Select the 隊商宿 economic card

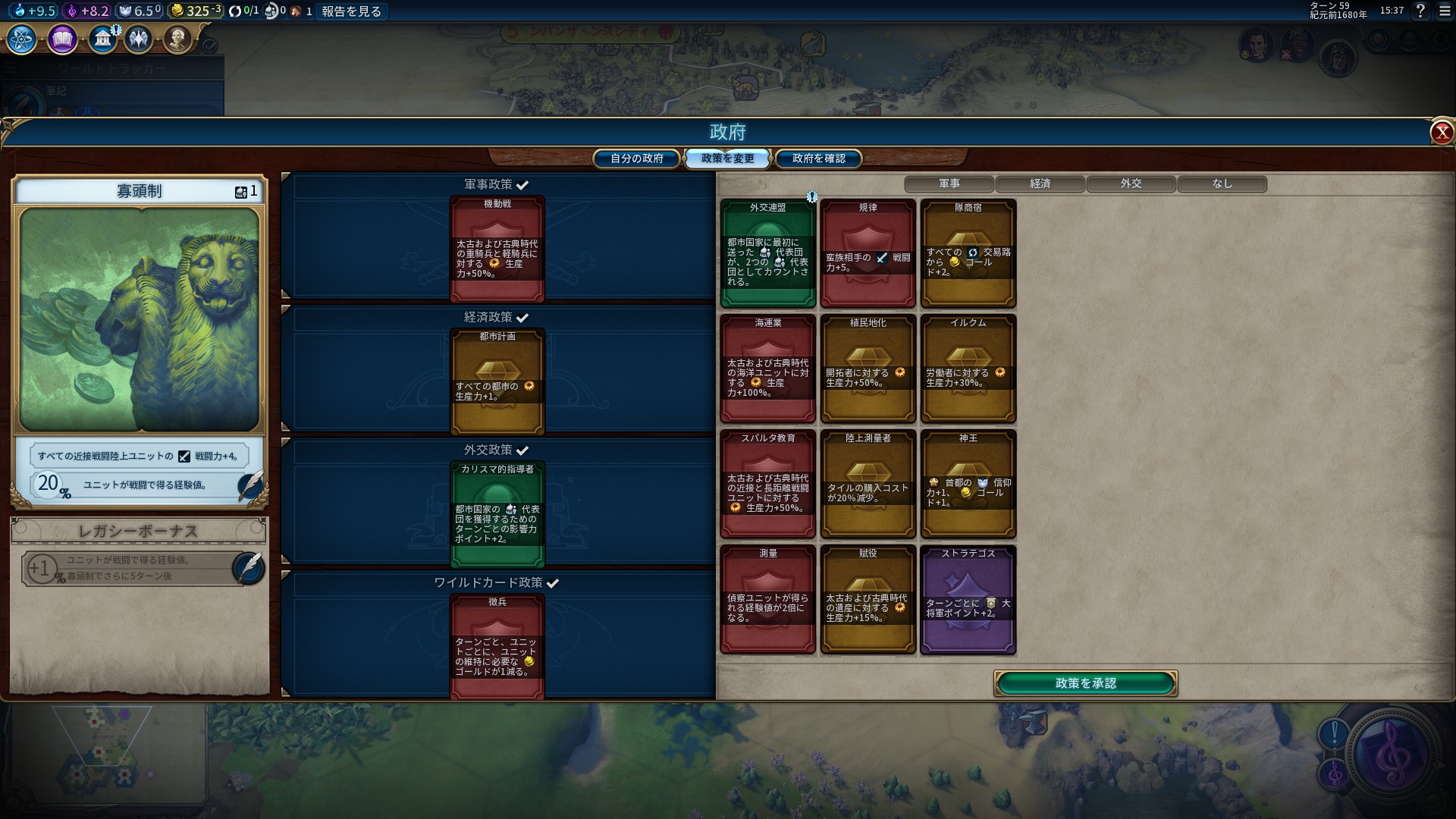[x=968, y=253]
